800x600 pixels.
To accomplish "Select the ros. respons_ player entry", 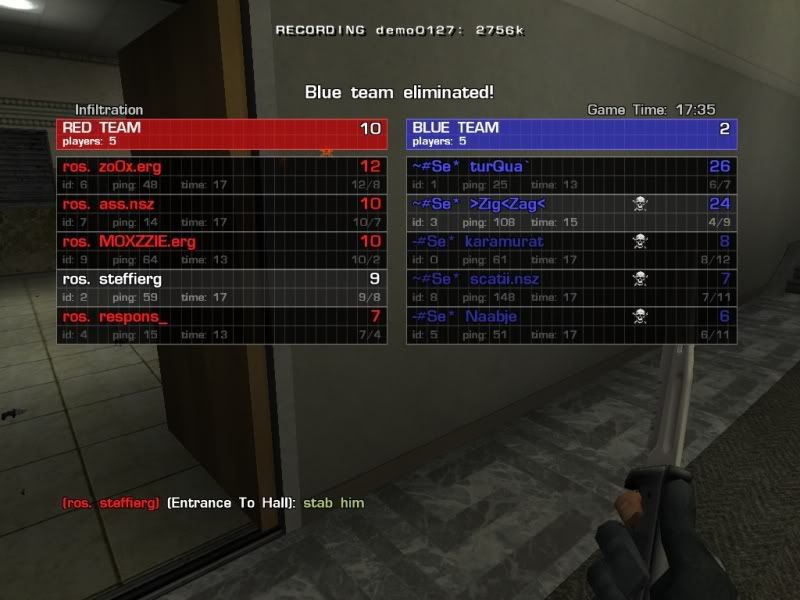I will [221, 325].
